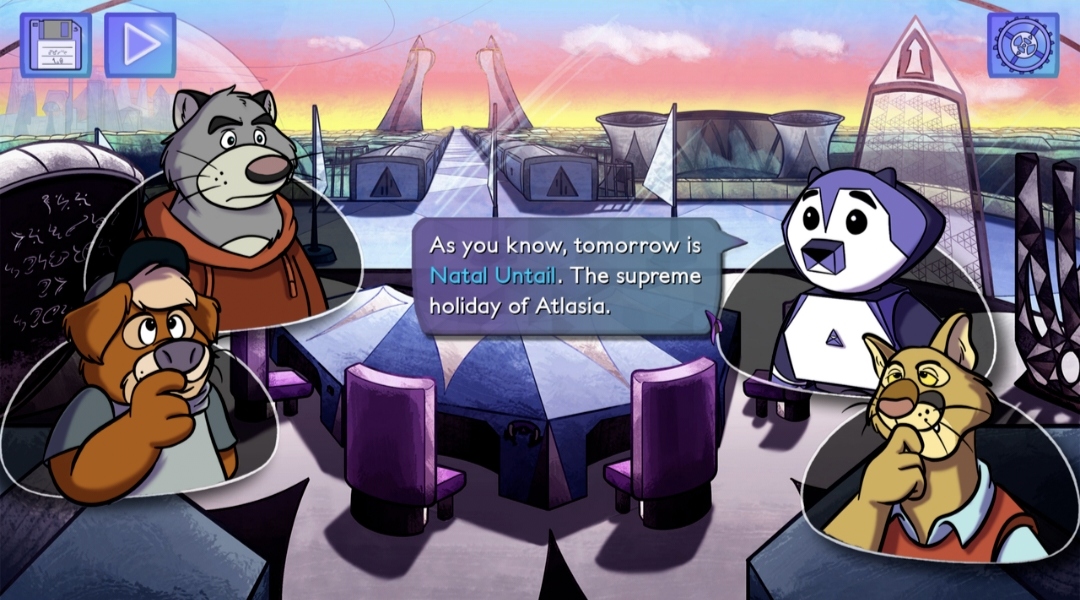Click the play arrow auto-advance button
This screenshot has width=1080, height=600.
click(140, 45)
